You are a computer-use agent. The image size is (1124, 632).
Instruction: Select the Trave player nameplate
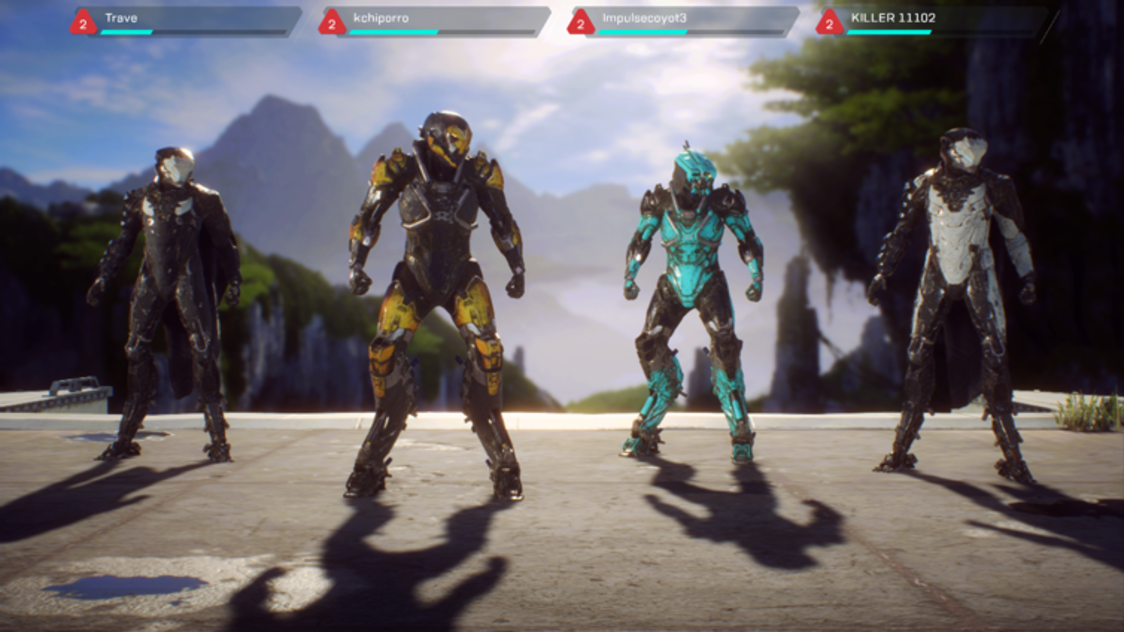point(187,22)
